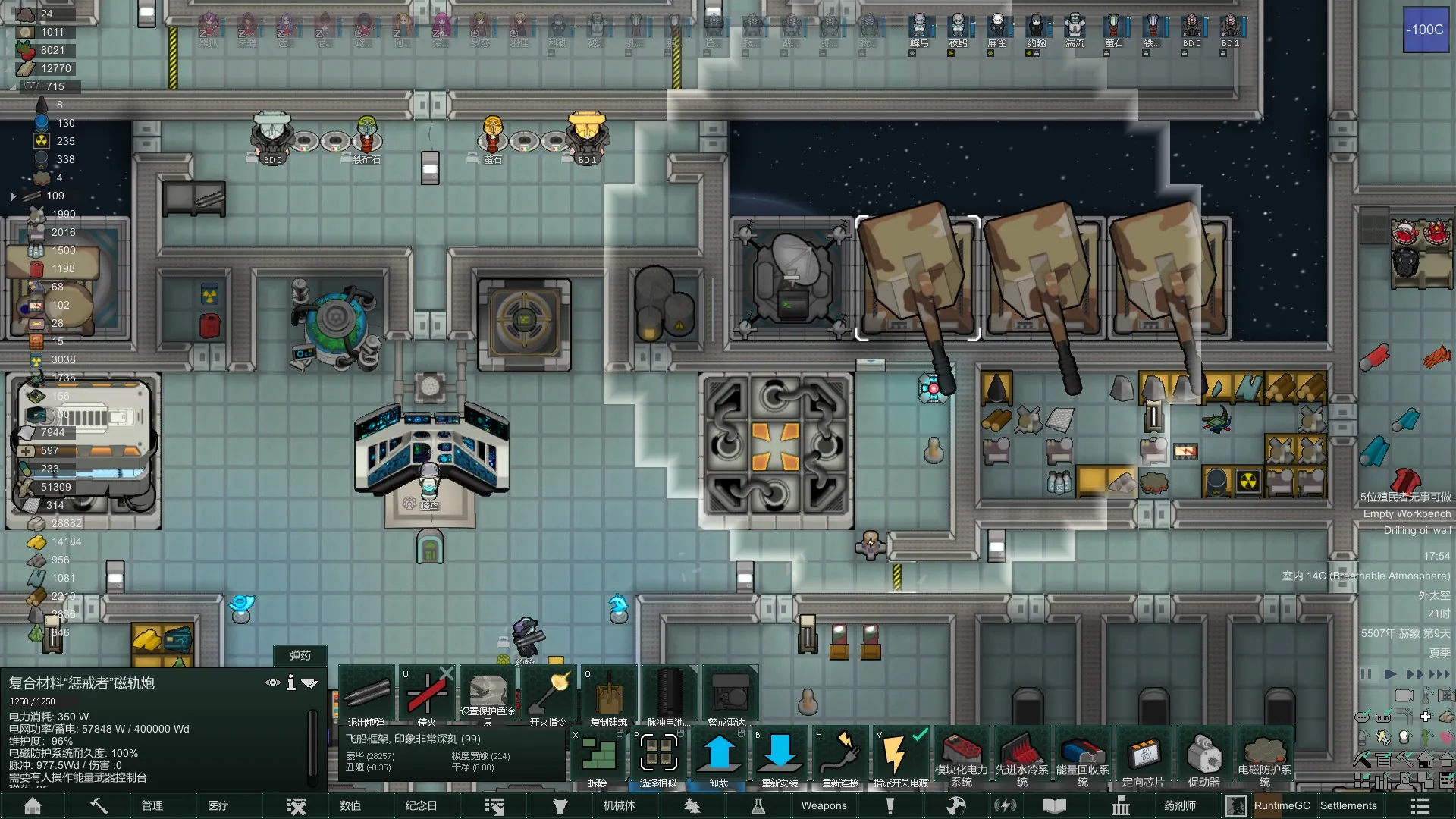Open the main menu hamburger button
The width and height of the screenshot is (1456, 819).
(1420, 805)
